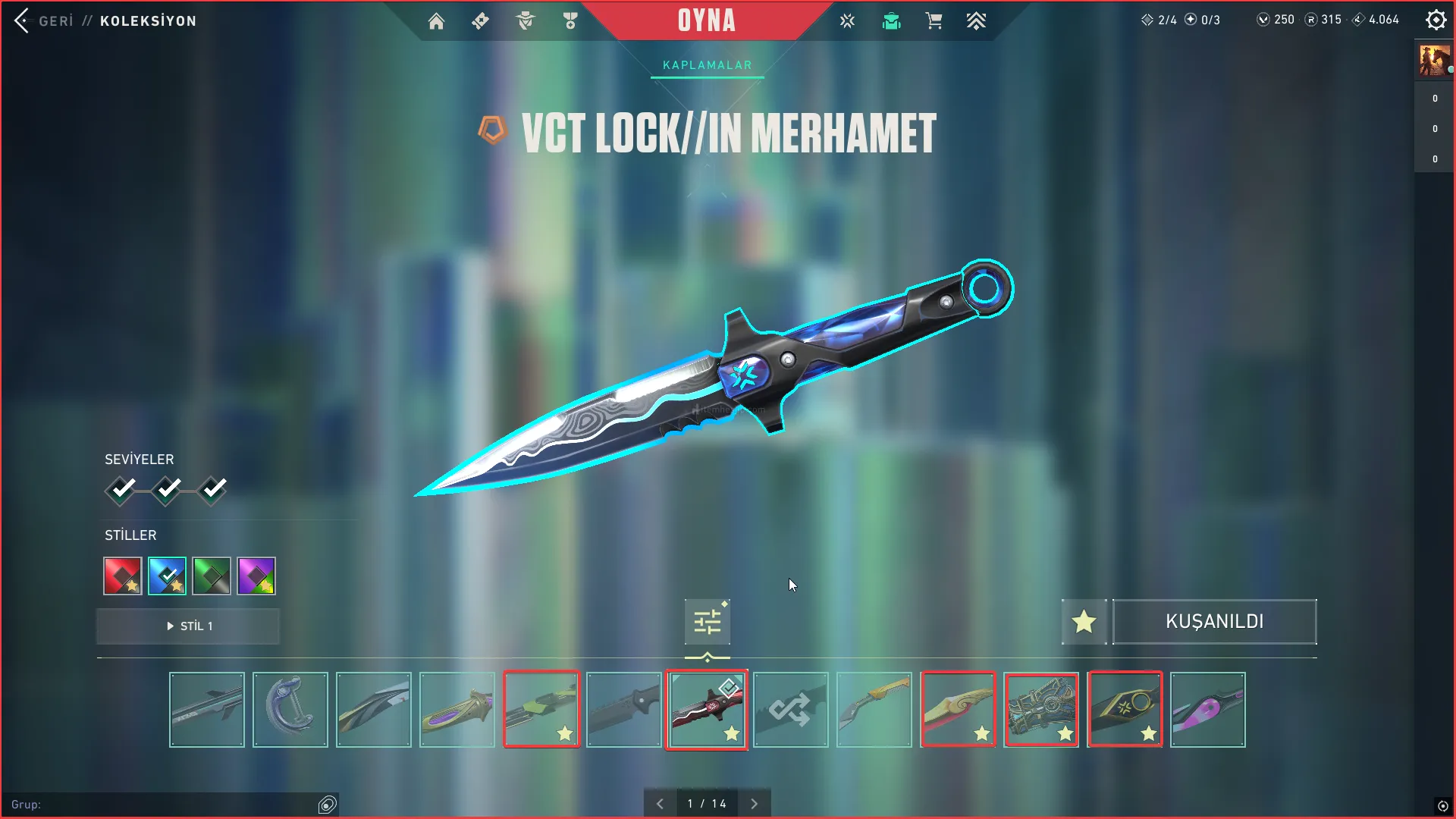Go to the next skins page

754,804
